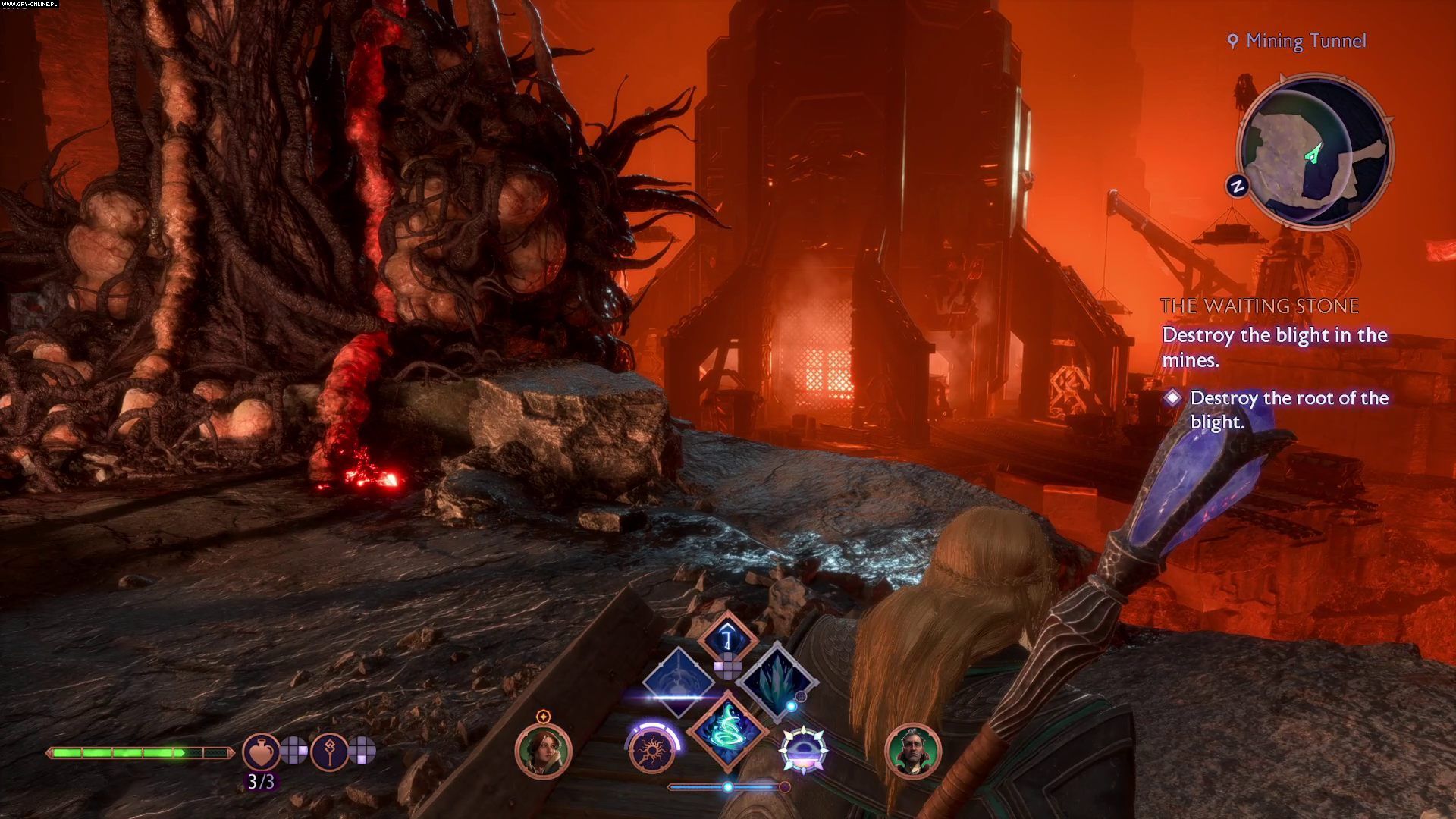Viewport: 1456px width, 819px height.
Task: Use the heart-shaped healing potion
Action: click(261, 751)
